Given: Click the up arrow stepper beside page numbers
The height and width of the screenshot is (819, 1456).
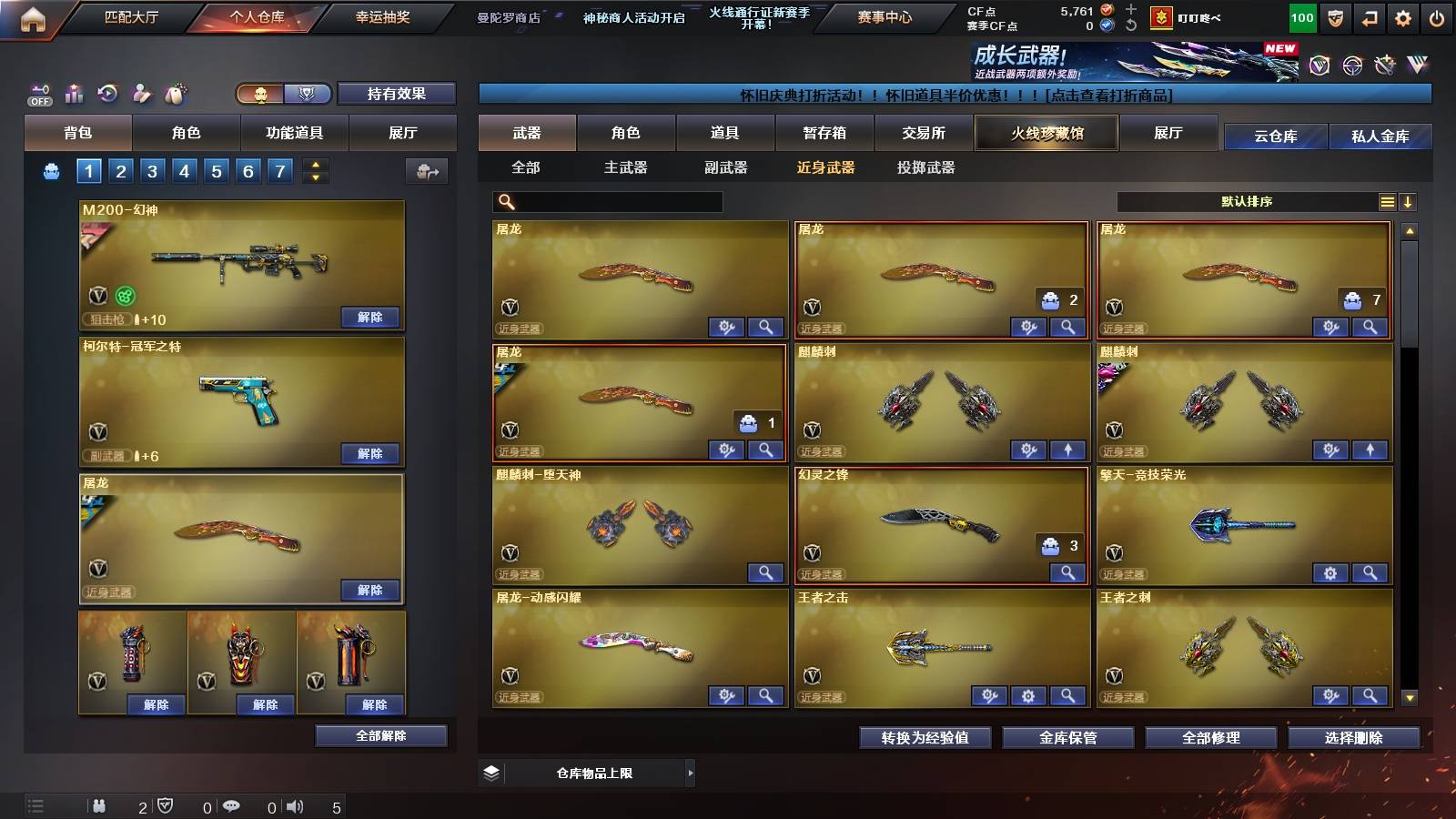Looking at the screenshot, I should [x=316, y=164].
